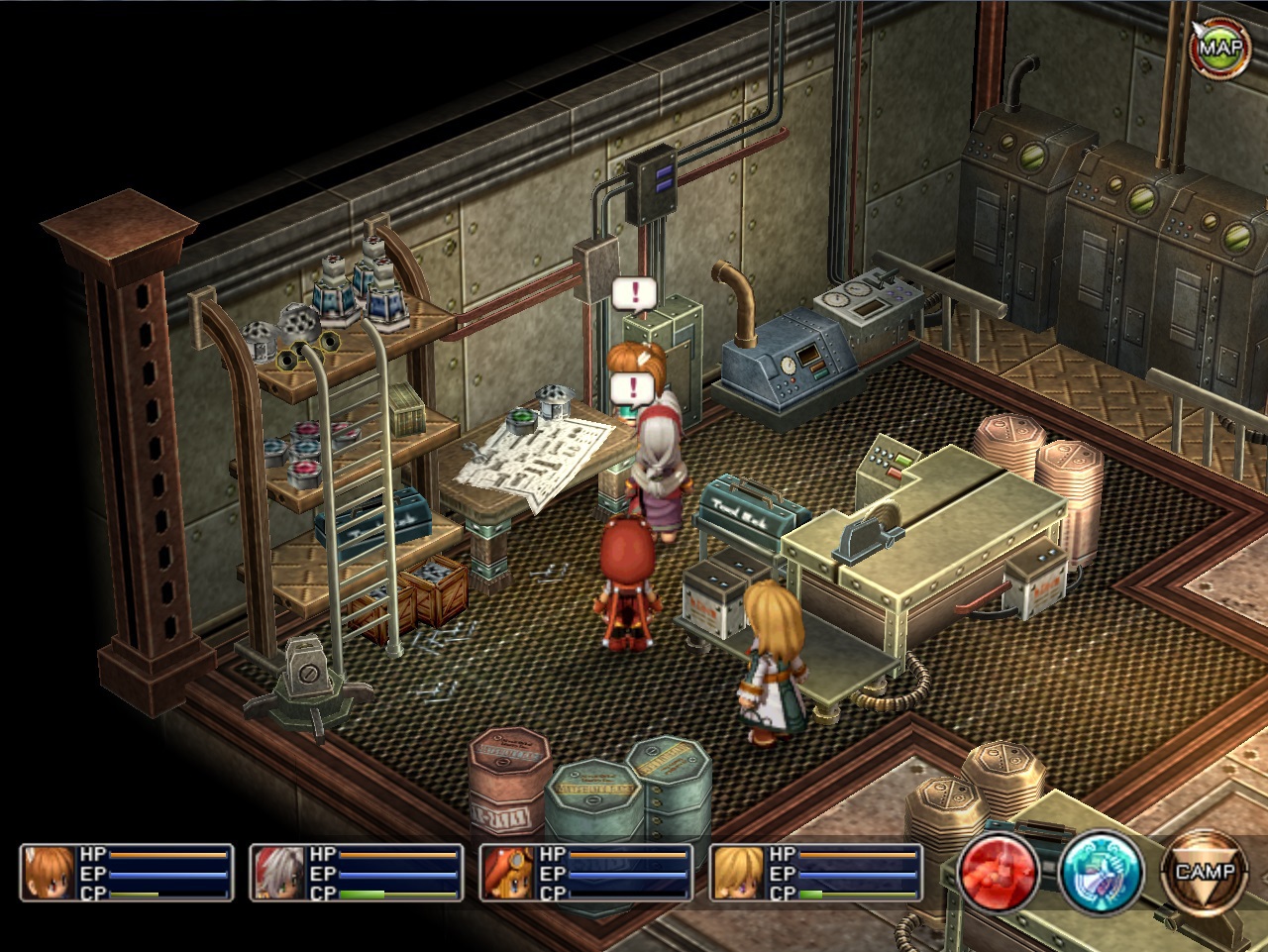Select the silver-haired character's party portrait
Image resolution: width=1268 pixels, height=952 pixels.
278,873
